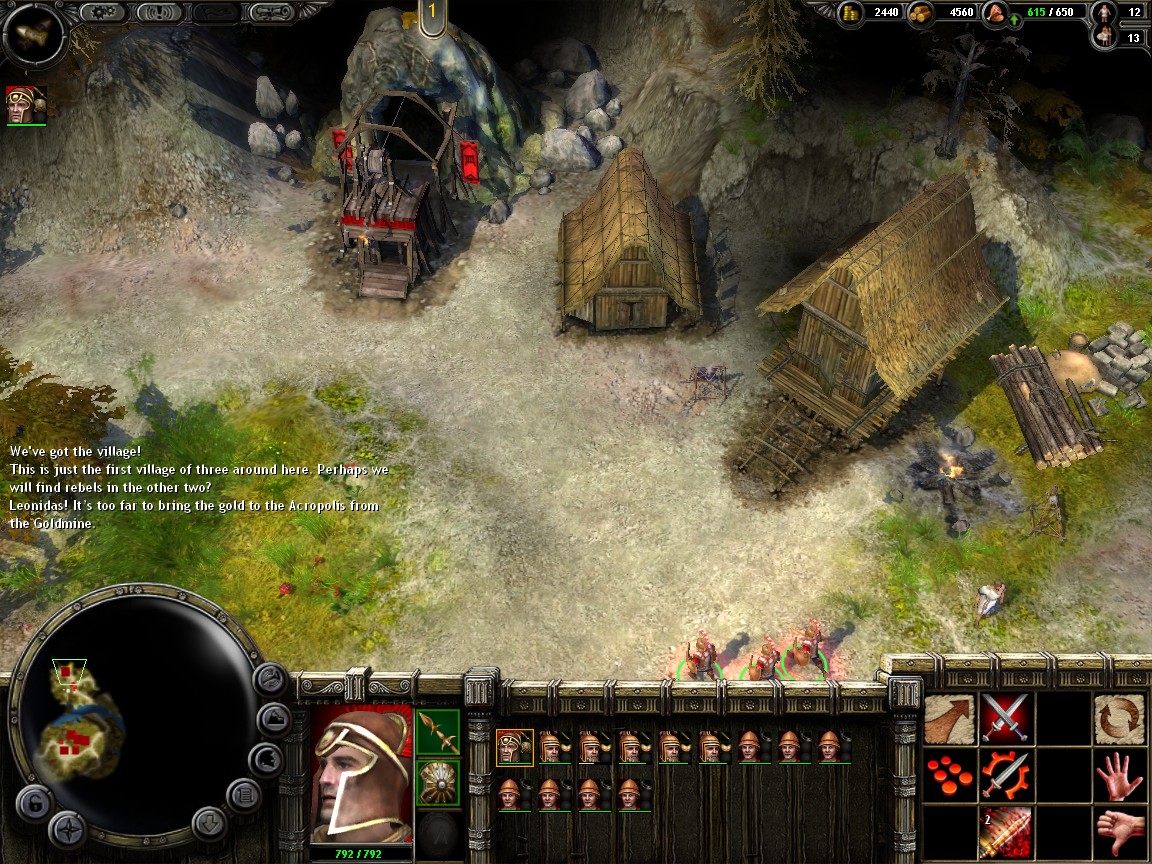1152x864 pixels.
Task: Open the list menu button by the minimap
Action: [243, 795]
